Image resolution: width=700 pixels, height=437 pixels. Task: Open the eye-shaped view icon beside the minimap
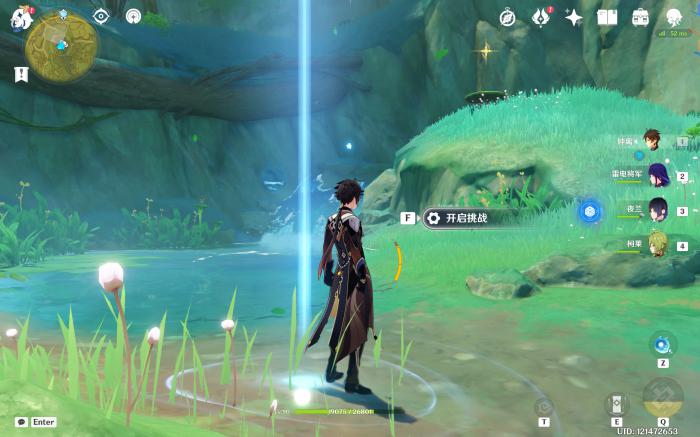[x=100, y=16]
